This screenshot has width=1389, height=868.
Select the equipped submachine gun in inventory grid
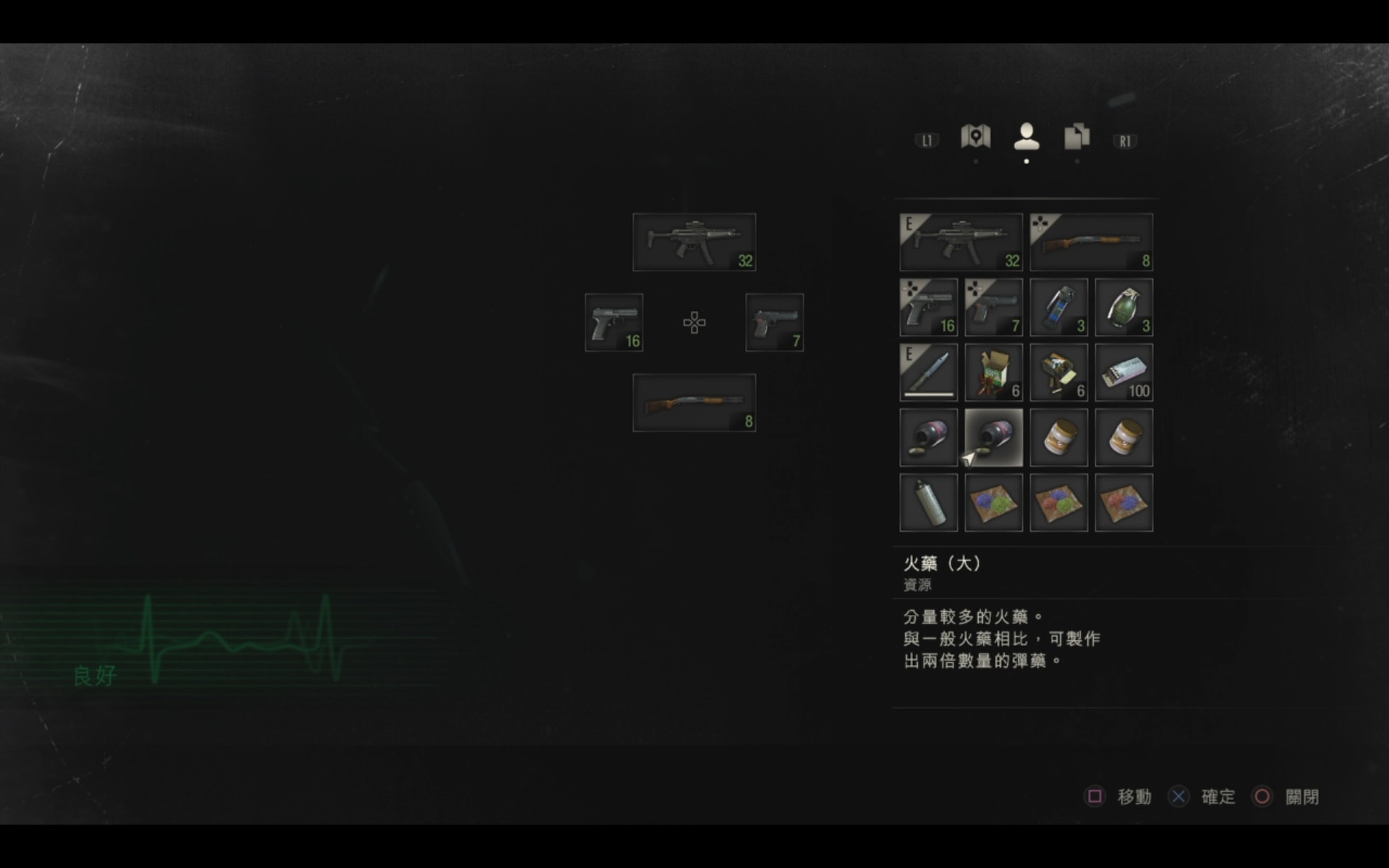(961, 242)
